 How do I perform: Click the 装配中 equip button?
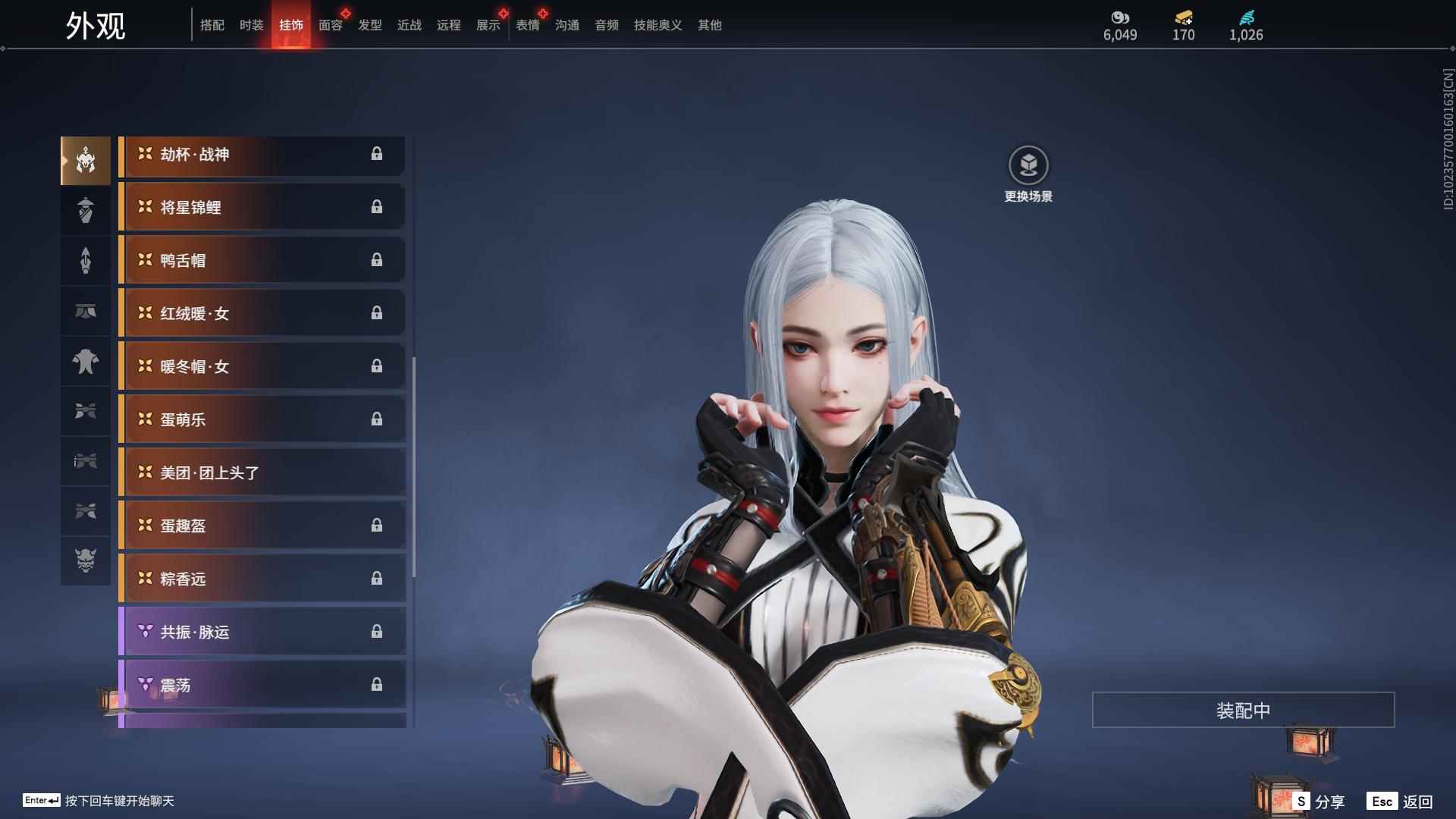1243,710
